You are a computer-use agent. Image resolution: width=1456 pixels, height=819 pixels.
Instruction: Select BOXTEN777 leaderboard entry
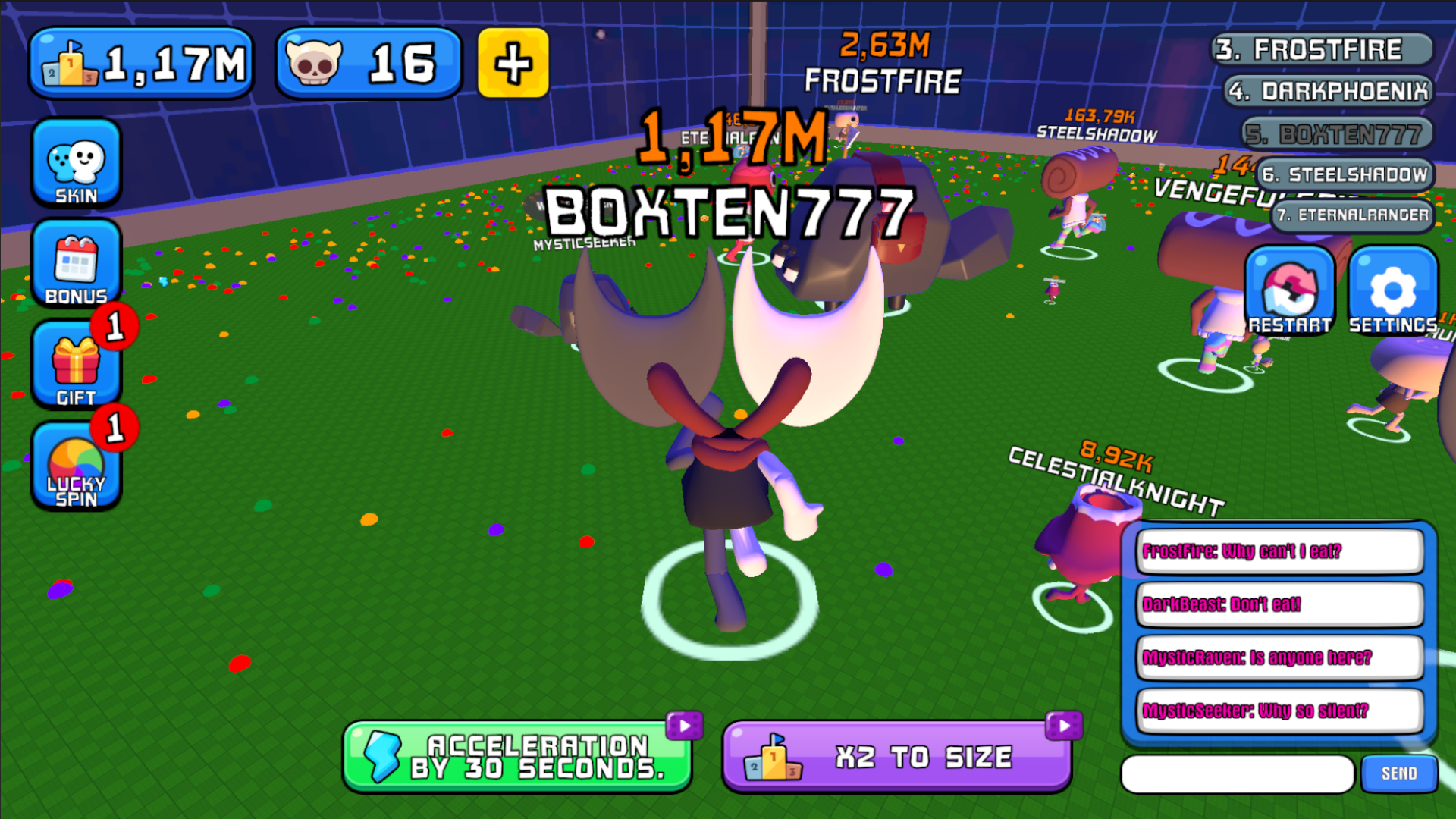point(1335,133)
